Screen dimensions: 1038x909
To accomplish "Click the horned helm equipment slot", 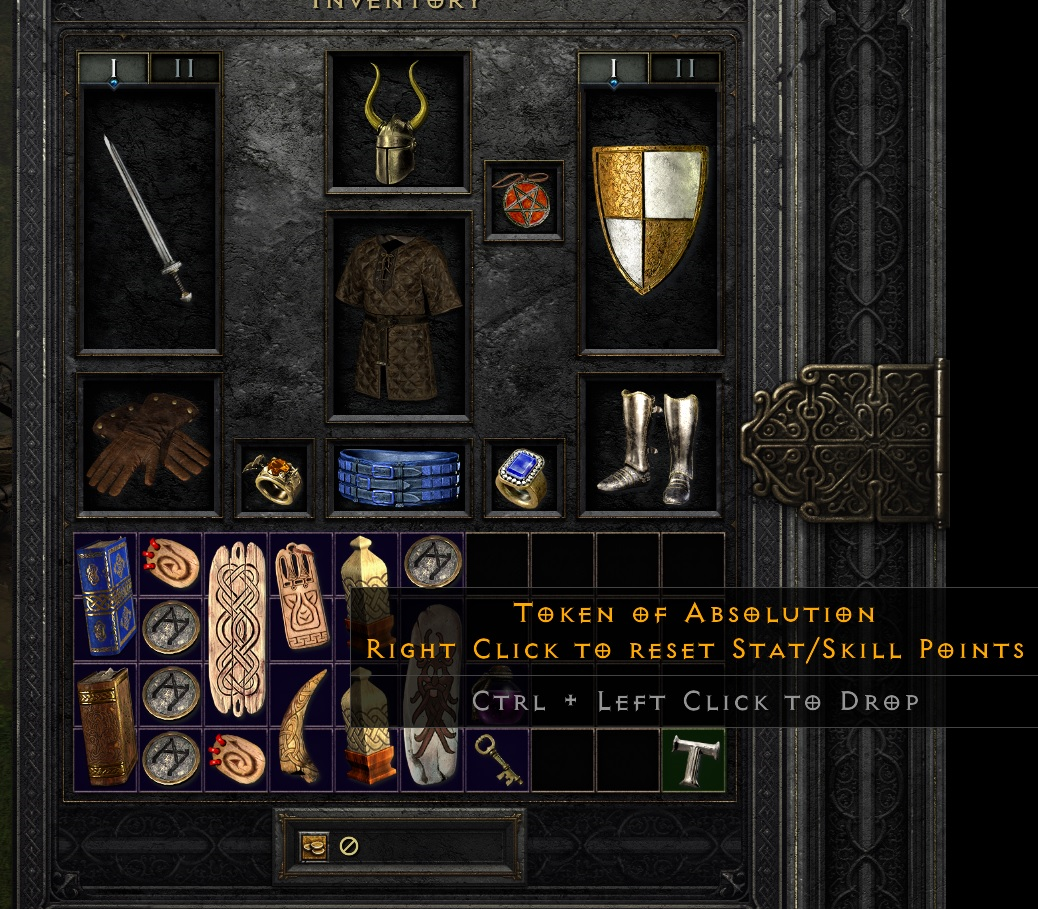I will tap(398, 121).
